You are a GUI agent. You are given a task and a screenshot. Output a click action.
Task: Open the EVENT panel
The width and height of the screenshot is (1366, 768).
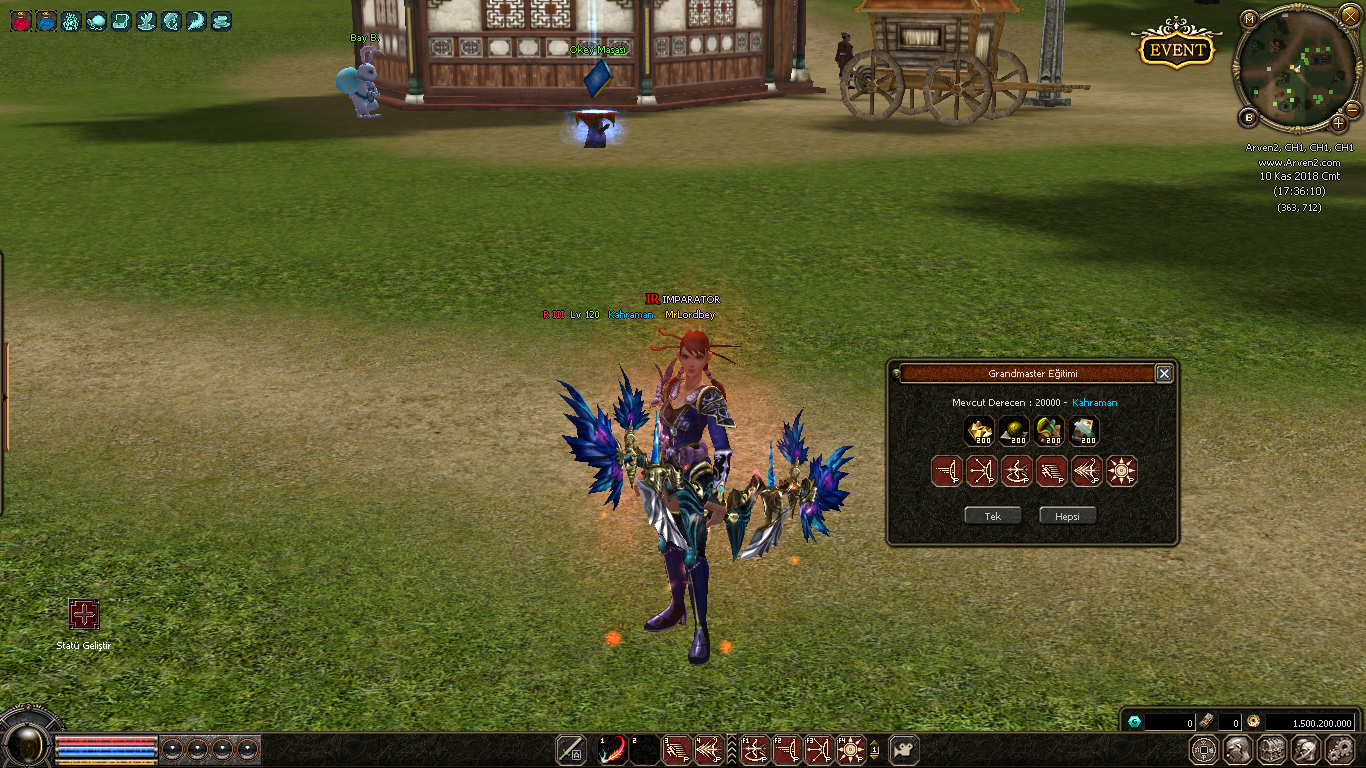[x=1177, y=50]
